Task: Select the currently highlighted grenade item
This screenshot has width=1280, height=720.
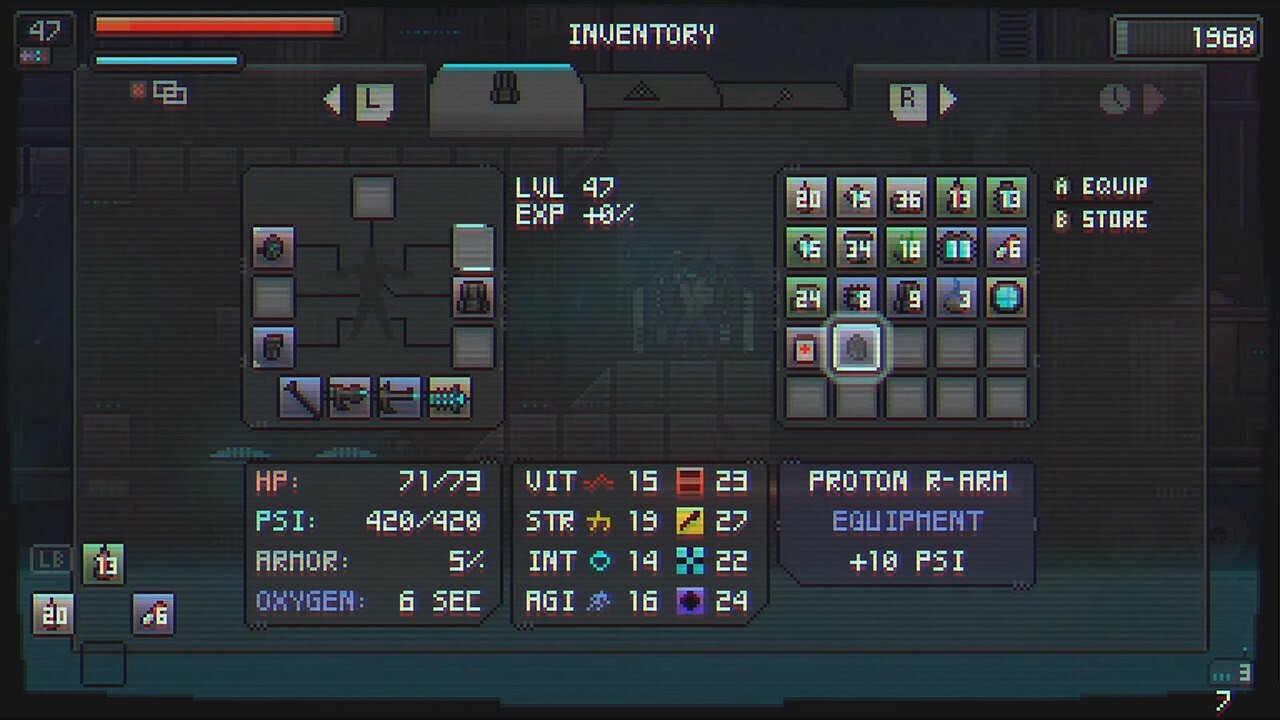Action: click(x=857, y=347)
